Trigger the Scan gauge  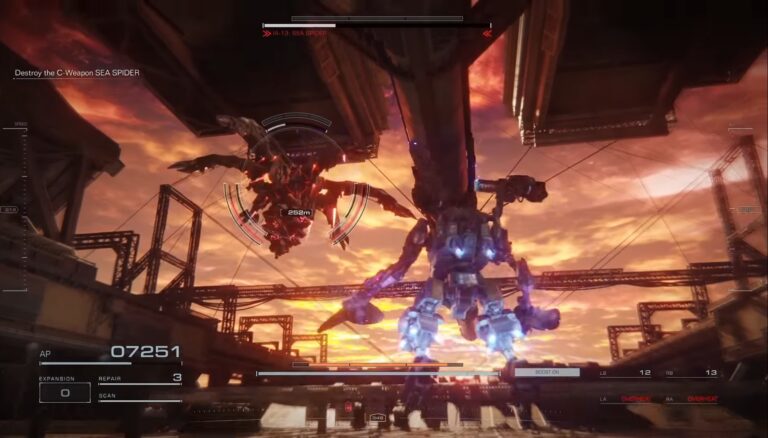140,398
